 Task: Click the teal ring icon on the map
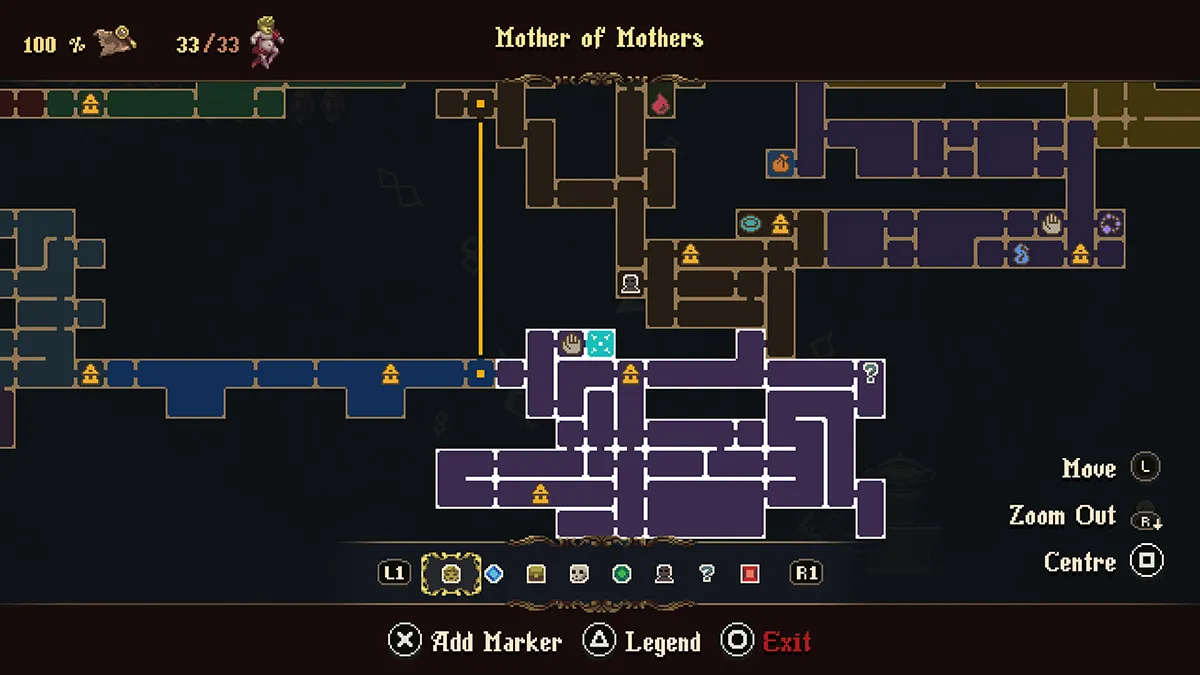tap(751, 224)
